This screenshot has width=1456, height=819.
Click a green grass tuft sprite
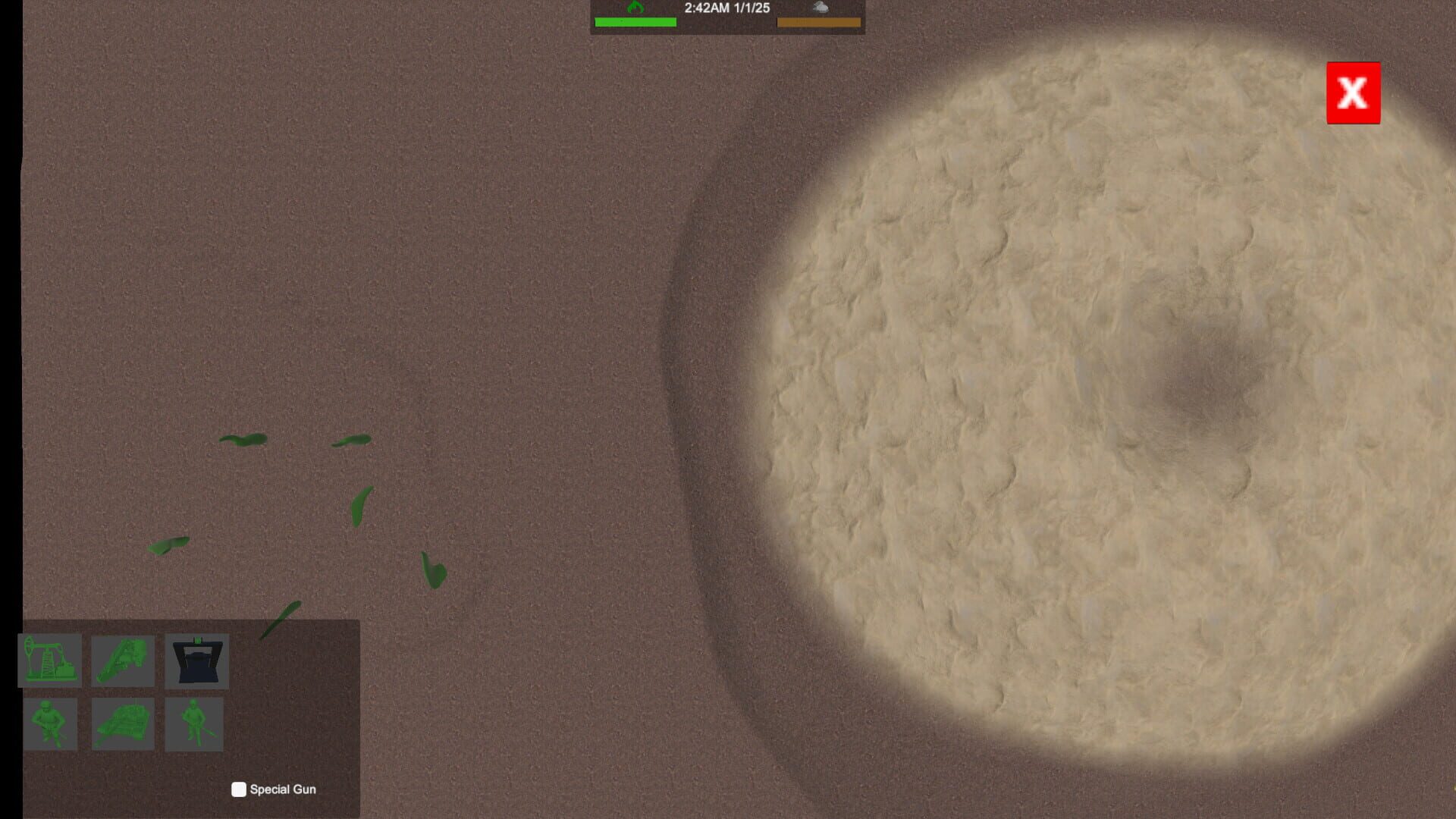(x=243, y=441)
